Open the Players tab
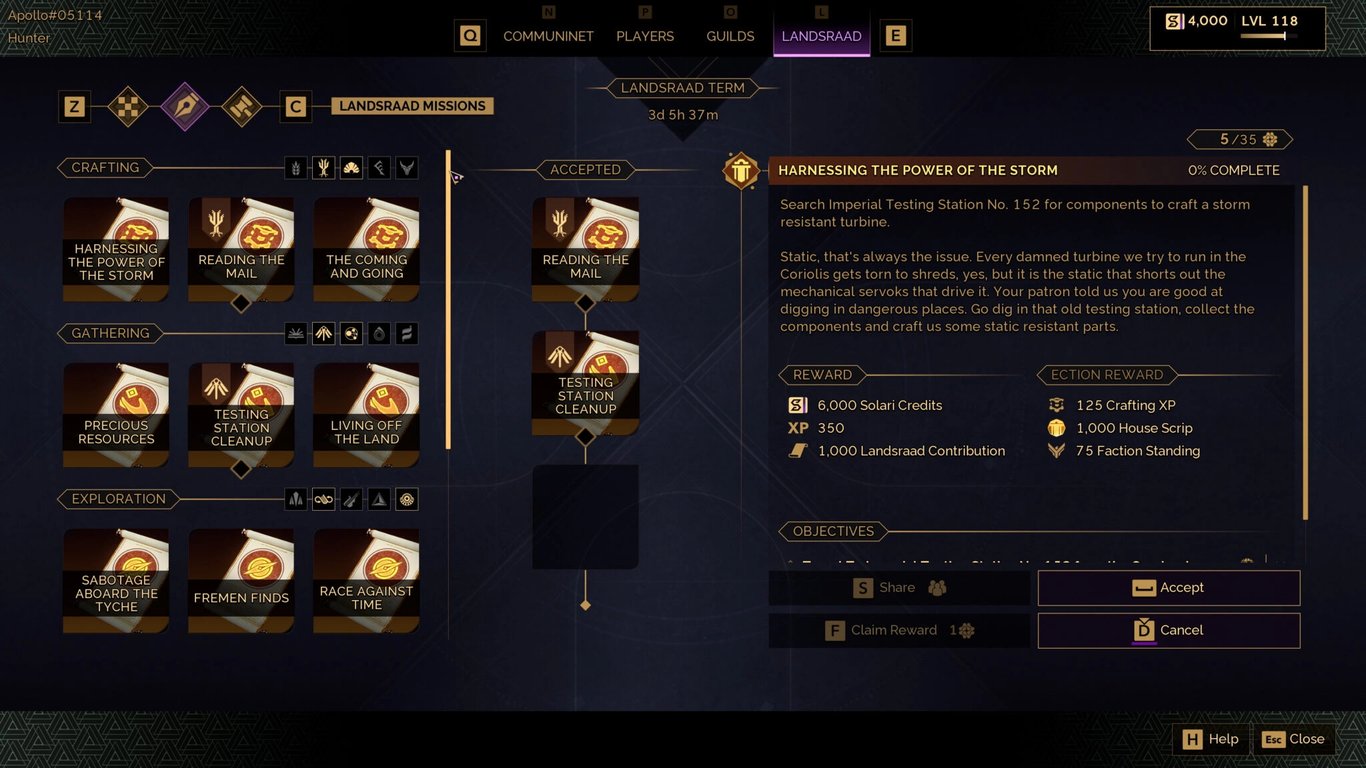1366x768 pixels. point(645,36)
